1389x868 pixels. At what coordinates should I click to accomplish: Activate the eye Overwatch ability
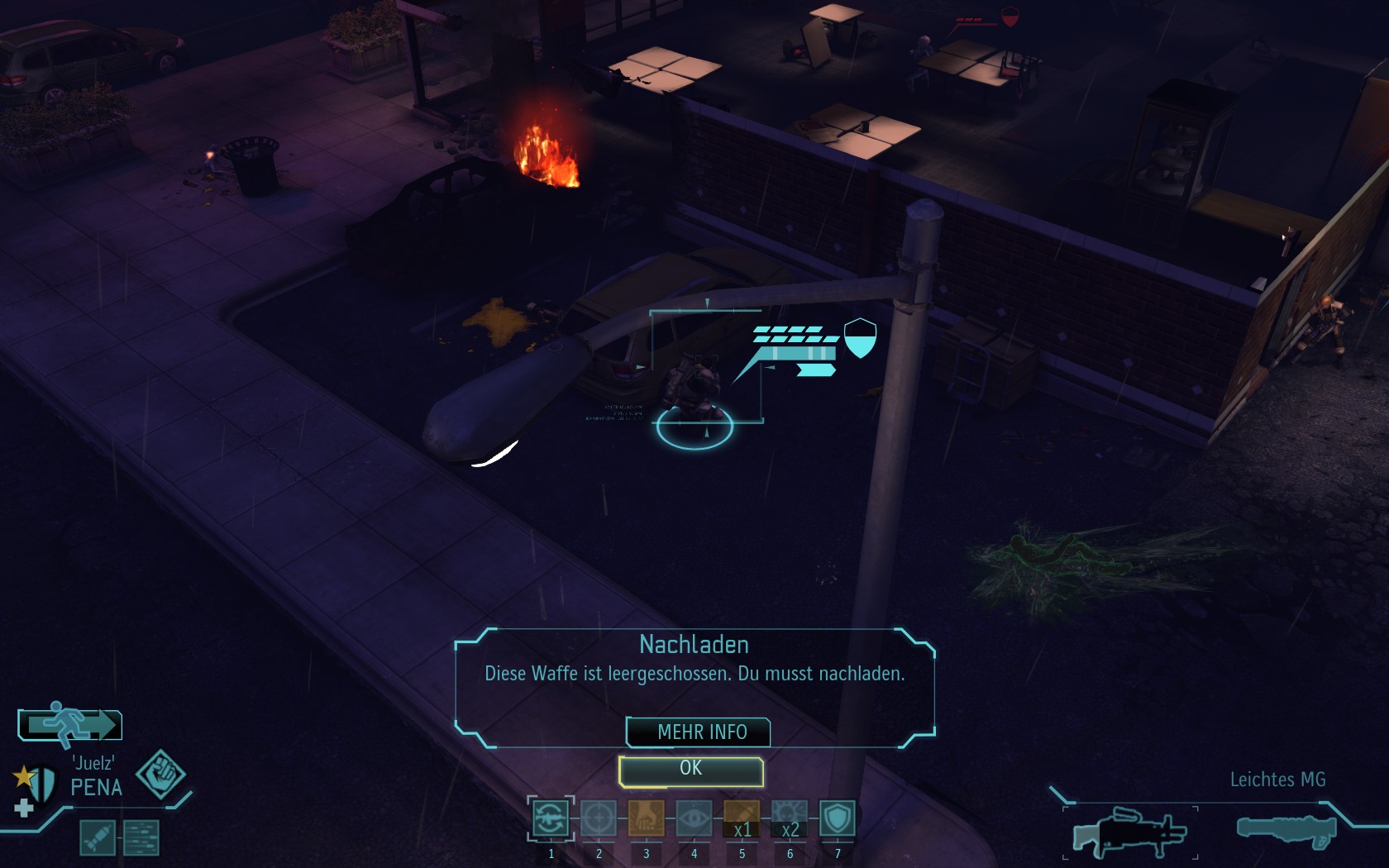(694, 818)
